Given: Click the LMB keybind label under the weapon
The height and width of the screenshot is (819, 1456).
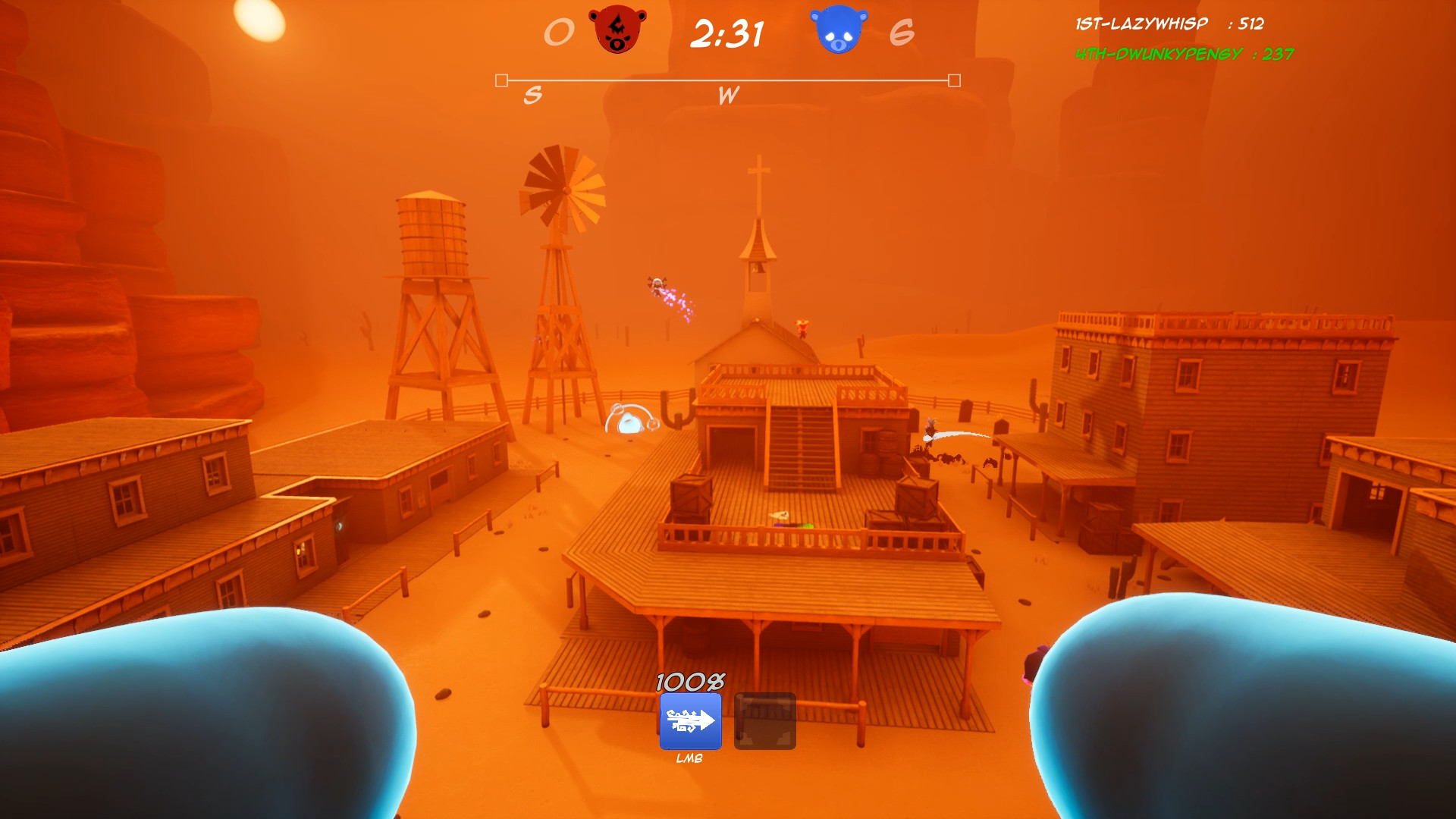Looking at the screenshot, I should (689, 758).
